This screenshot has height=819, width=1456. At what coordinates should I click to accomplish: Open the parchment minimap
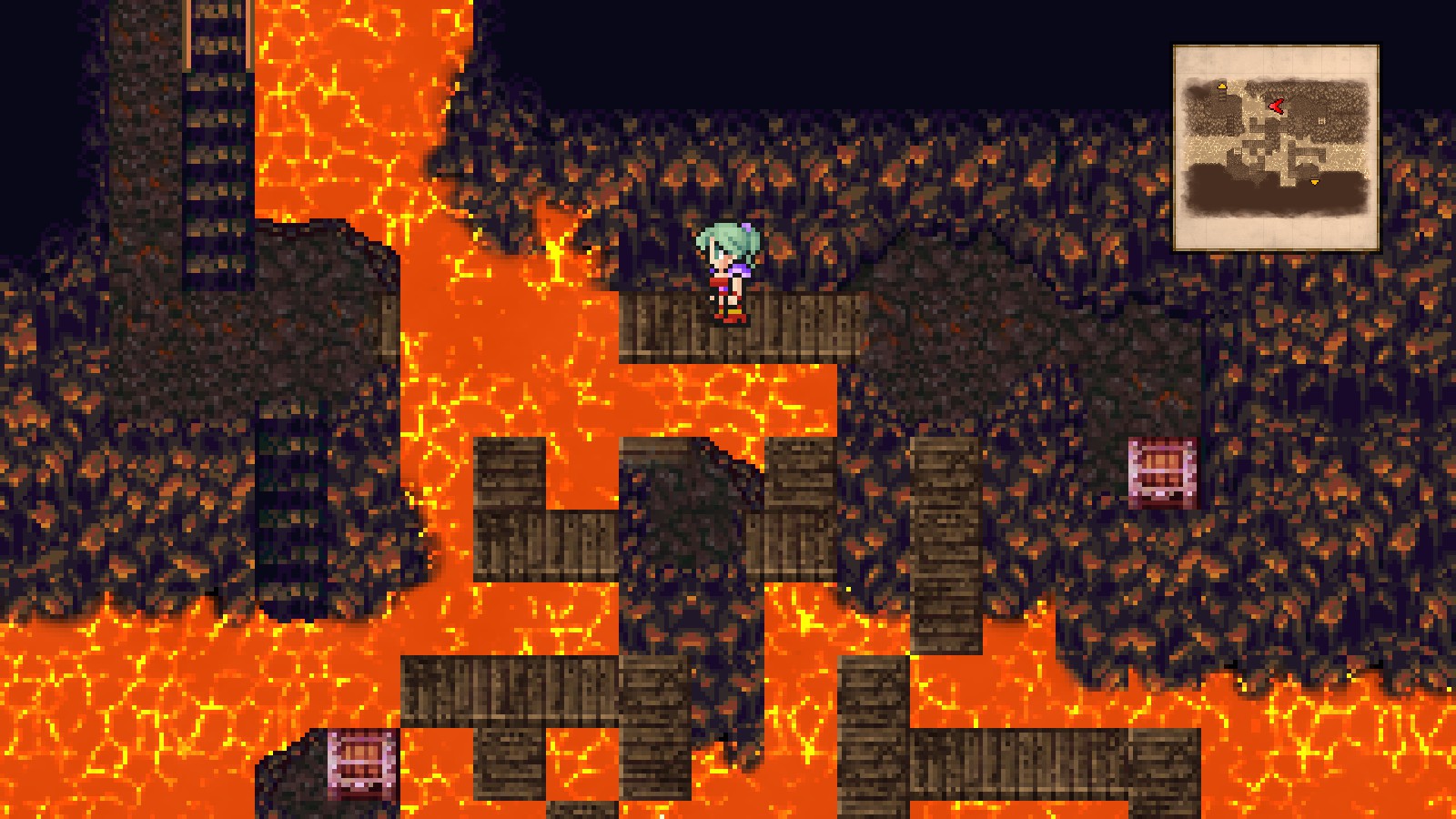point(1276,147)
